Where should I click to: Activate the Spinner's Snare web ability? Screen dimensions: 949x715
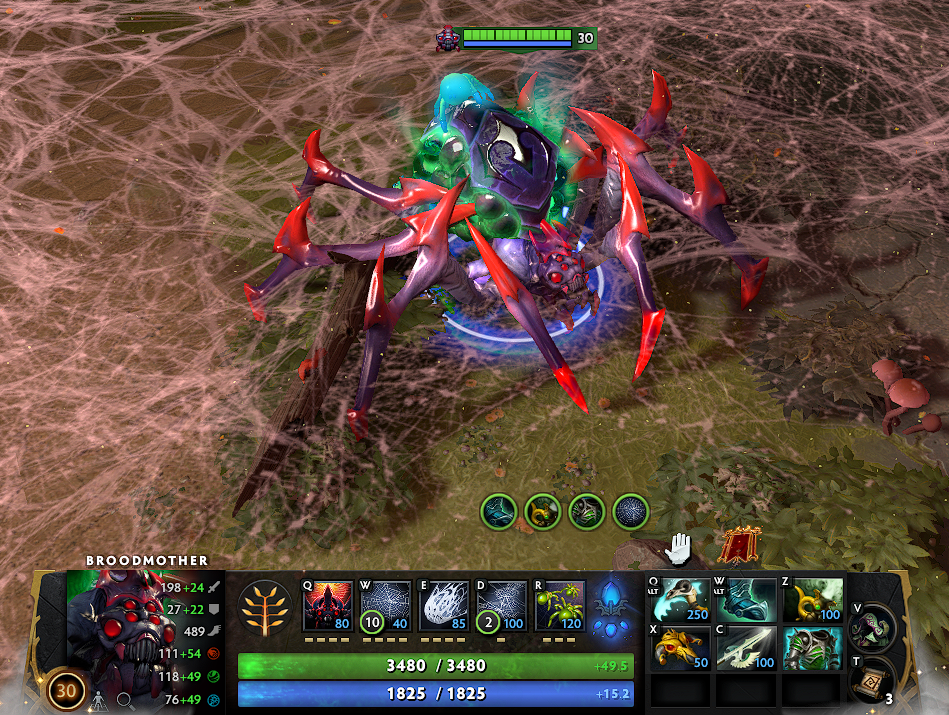pyautogui.click(x=501, y=605)
